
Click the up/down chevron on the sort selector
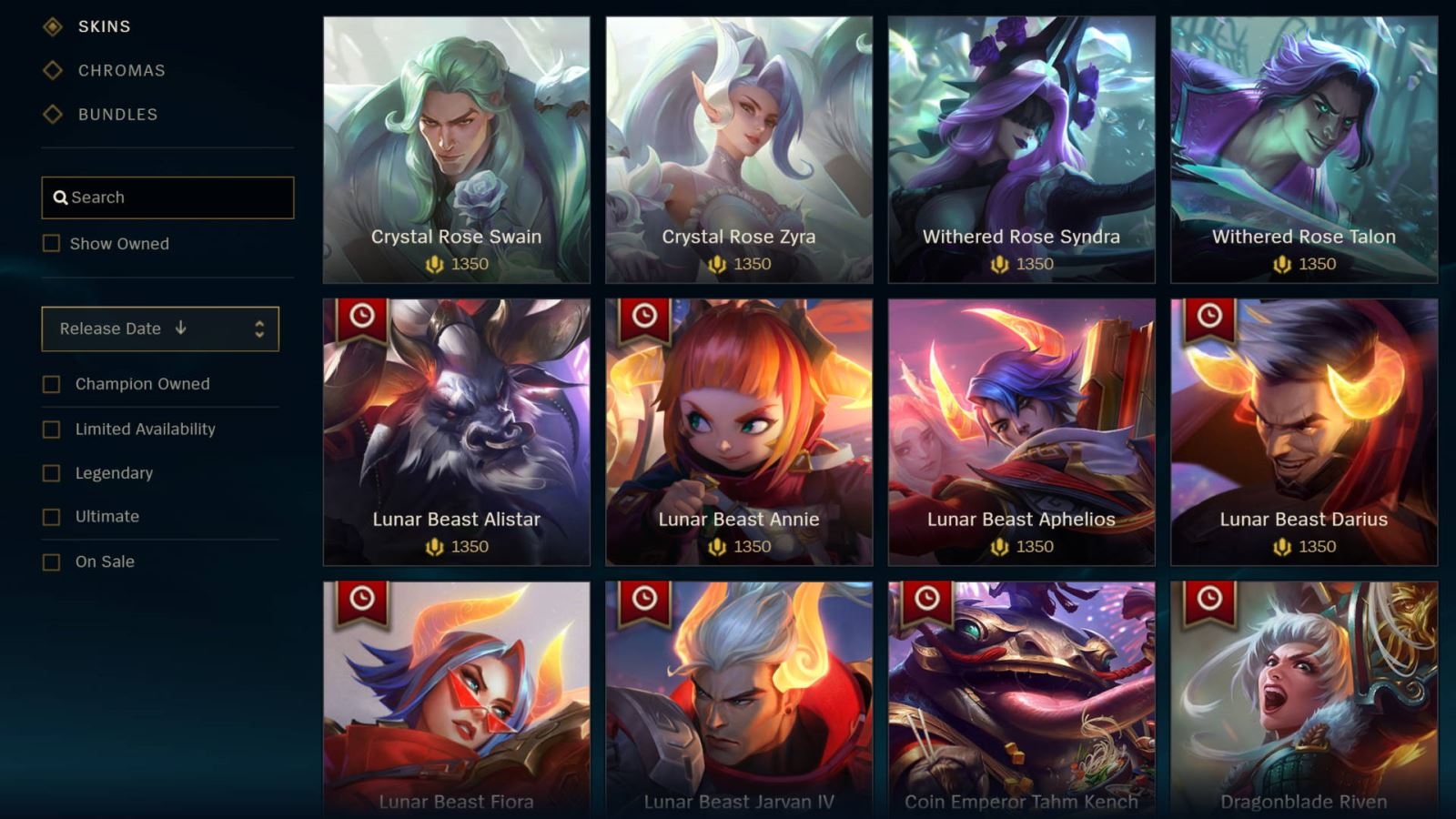(262, 329)
